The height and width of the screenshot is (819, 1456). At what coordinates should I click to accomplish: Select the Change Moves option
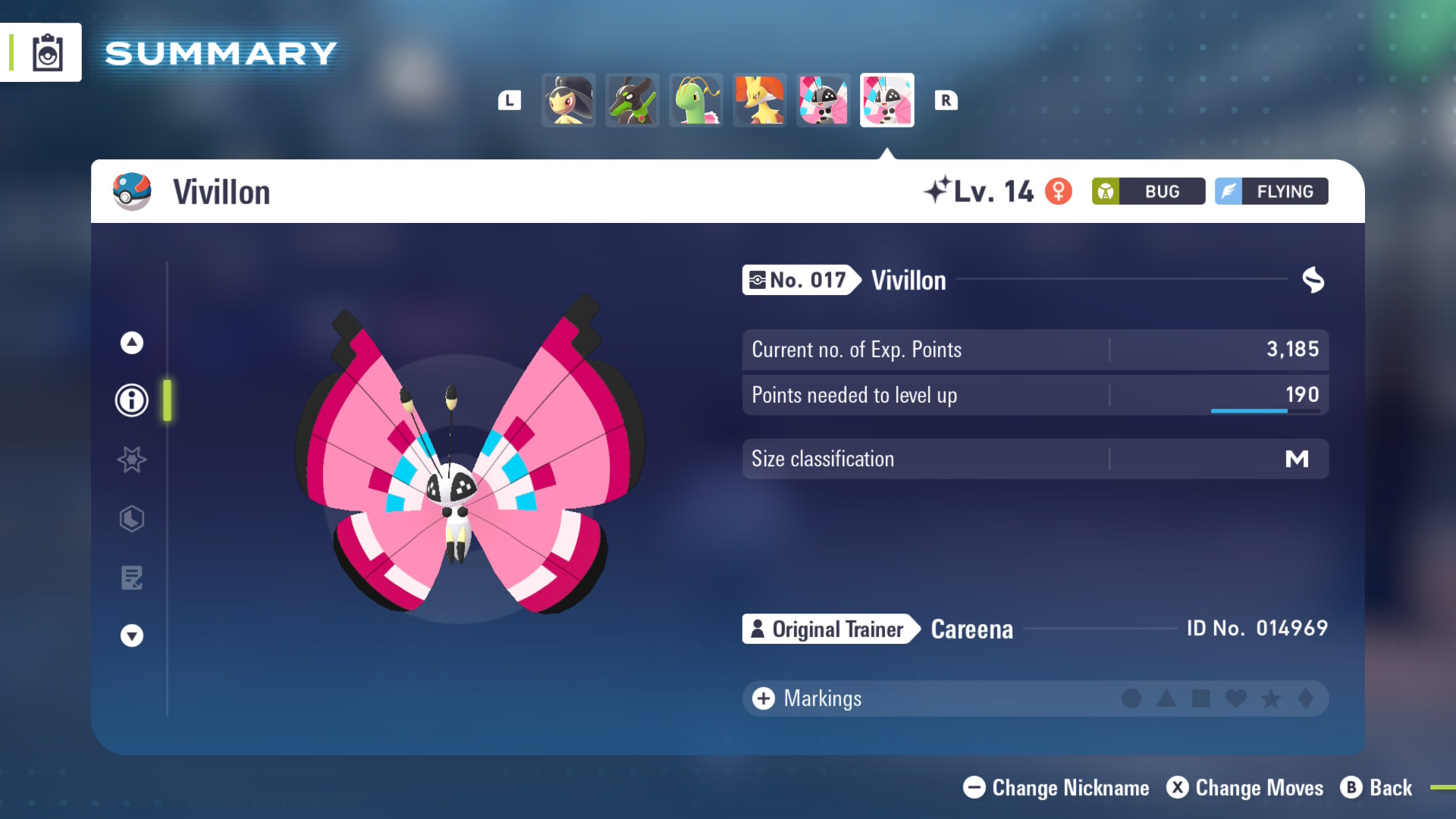(x=1244, y=788)
